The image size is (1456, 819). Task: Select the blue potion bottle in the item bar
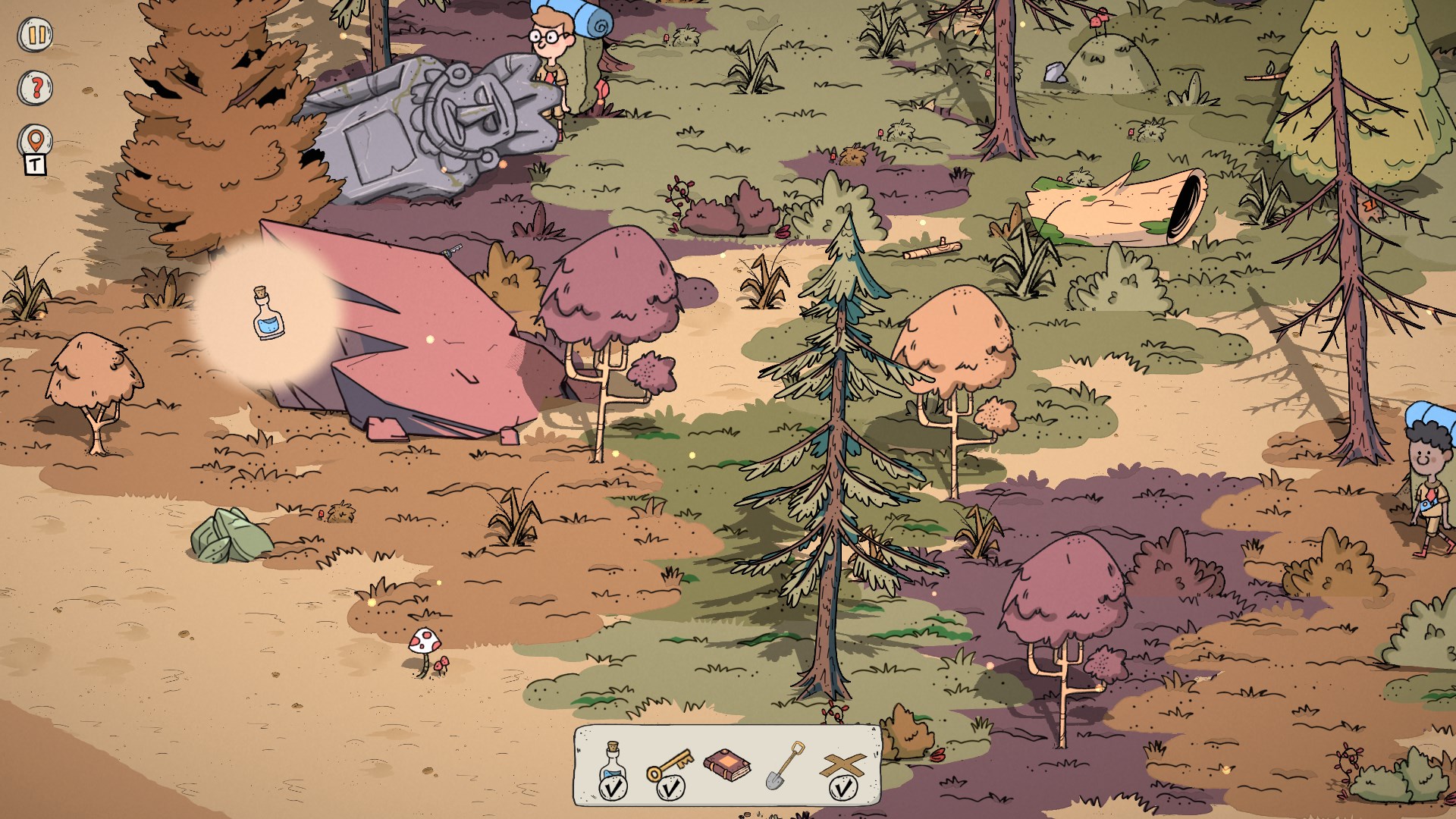[x=613, y=766]
